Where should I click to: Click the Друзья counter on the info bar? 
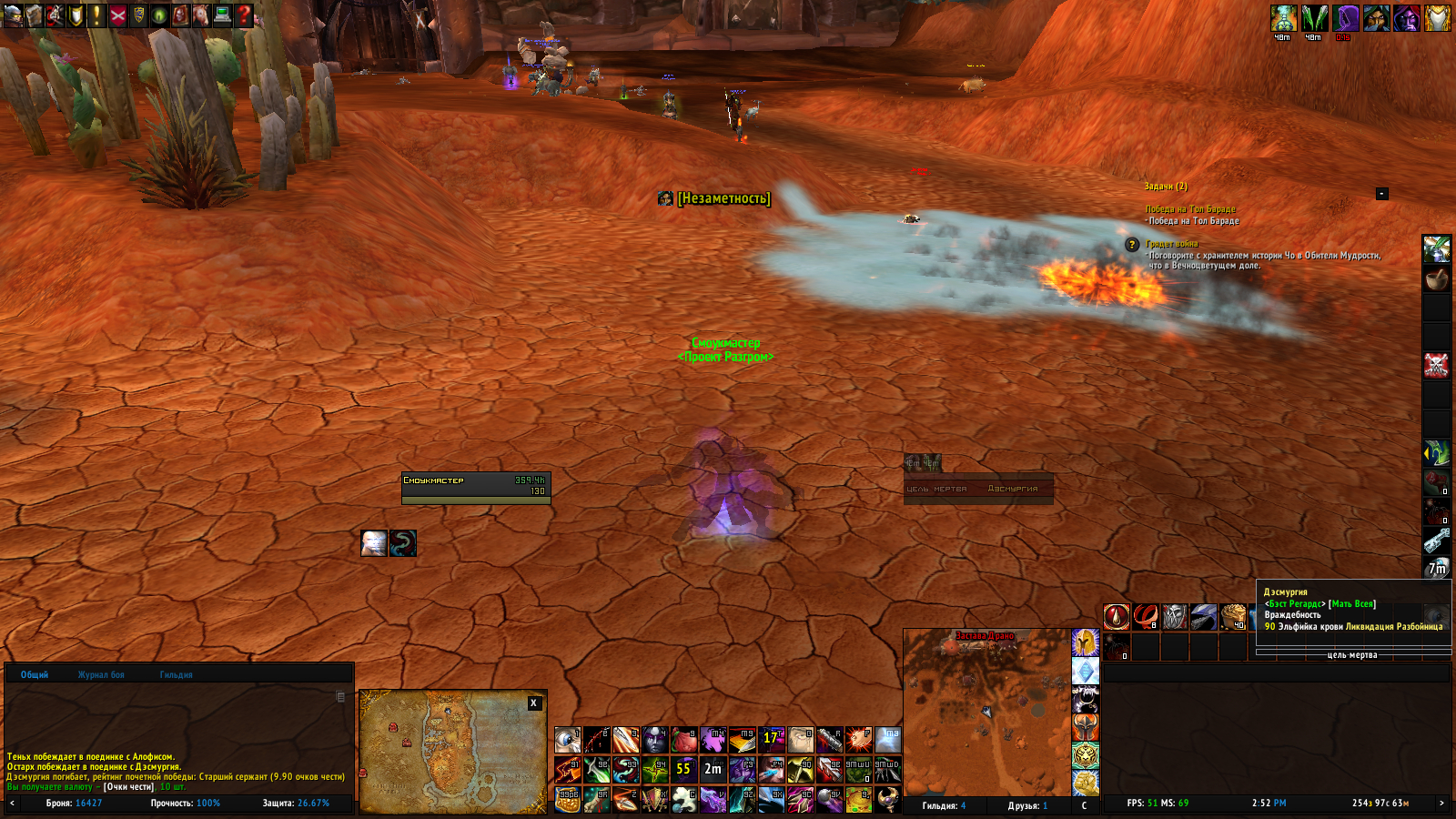1027,805
